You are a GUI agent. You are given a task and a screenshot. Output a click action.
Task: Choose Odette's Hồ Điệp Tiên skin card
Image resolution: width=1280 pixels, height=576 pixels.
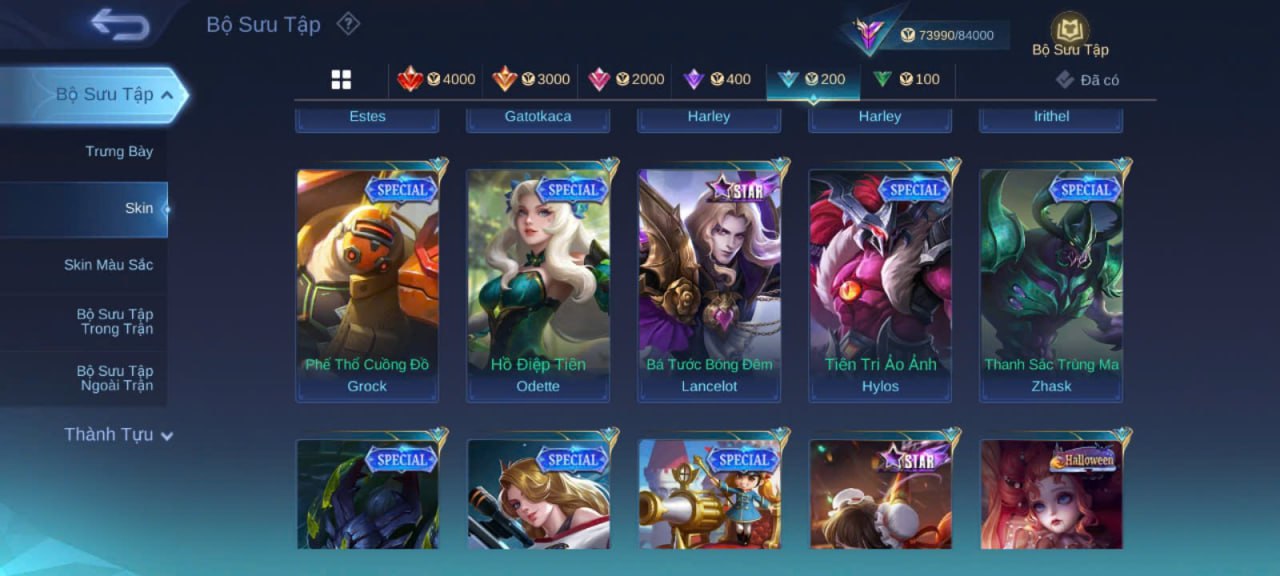[x=538, y=280]
